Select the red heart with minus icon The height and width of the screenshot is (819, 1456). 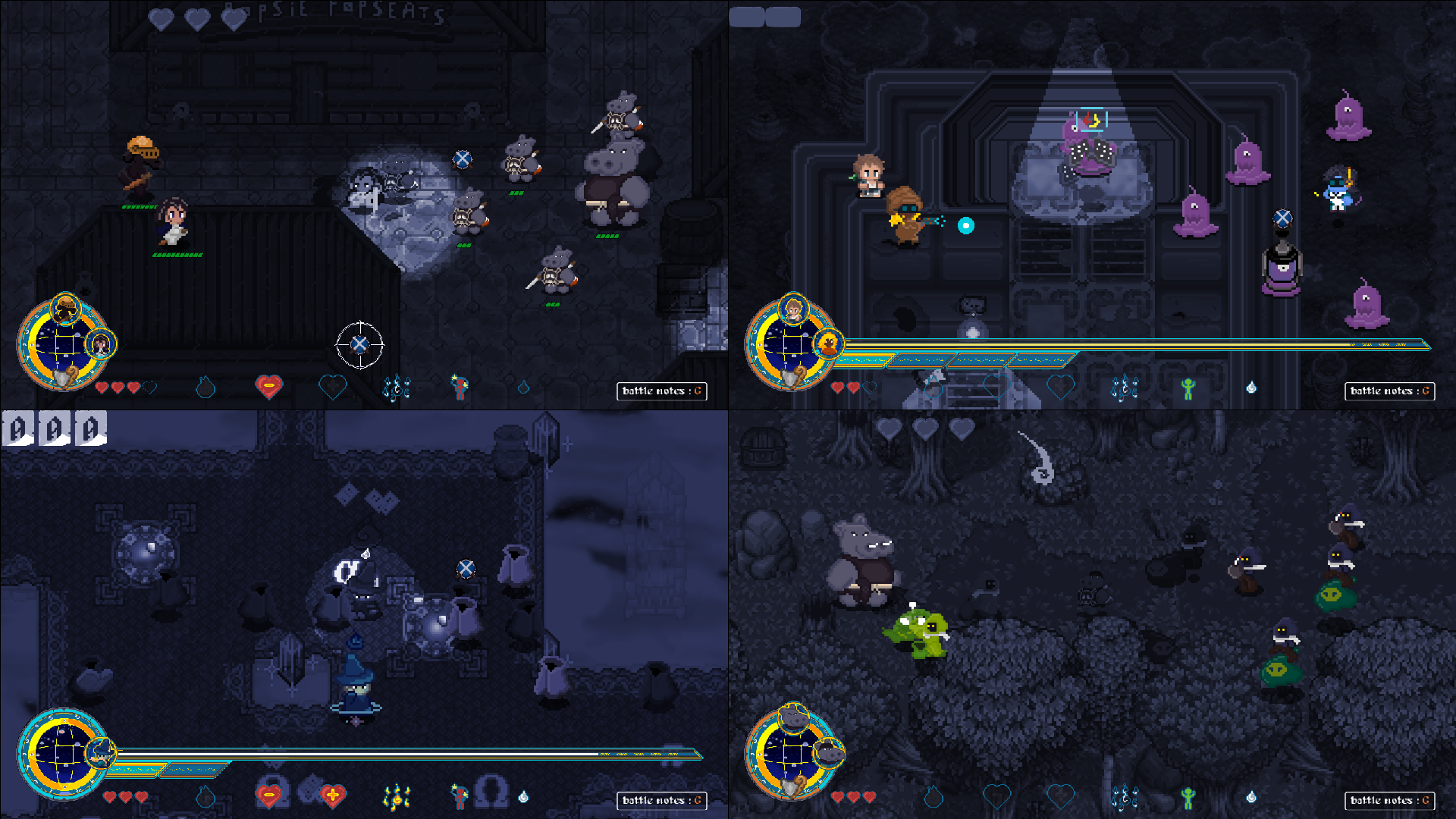[268, 796]
